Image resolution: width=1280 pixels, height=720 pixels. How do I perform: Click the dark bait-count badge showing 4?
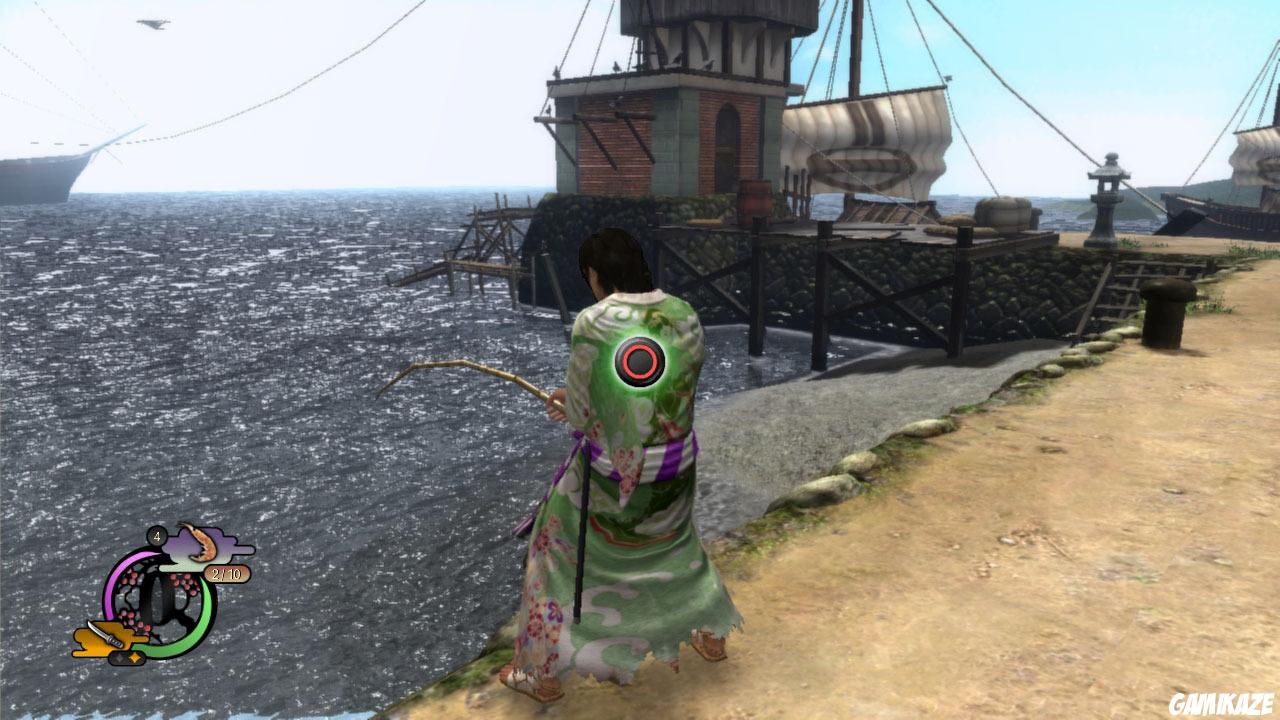[156, 536]
